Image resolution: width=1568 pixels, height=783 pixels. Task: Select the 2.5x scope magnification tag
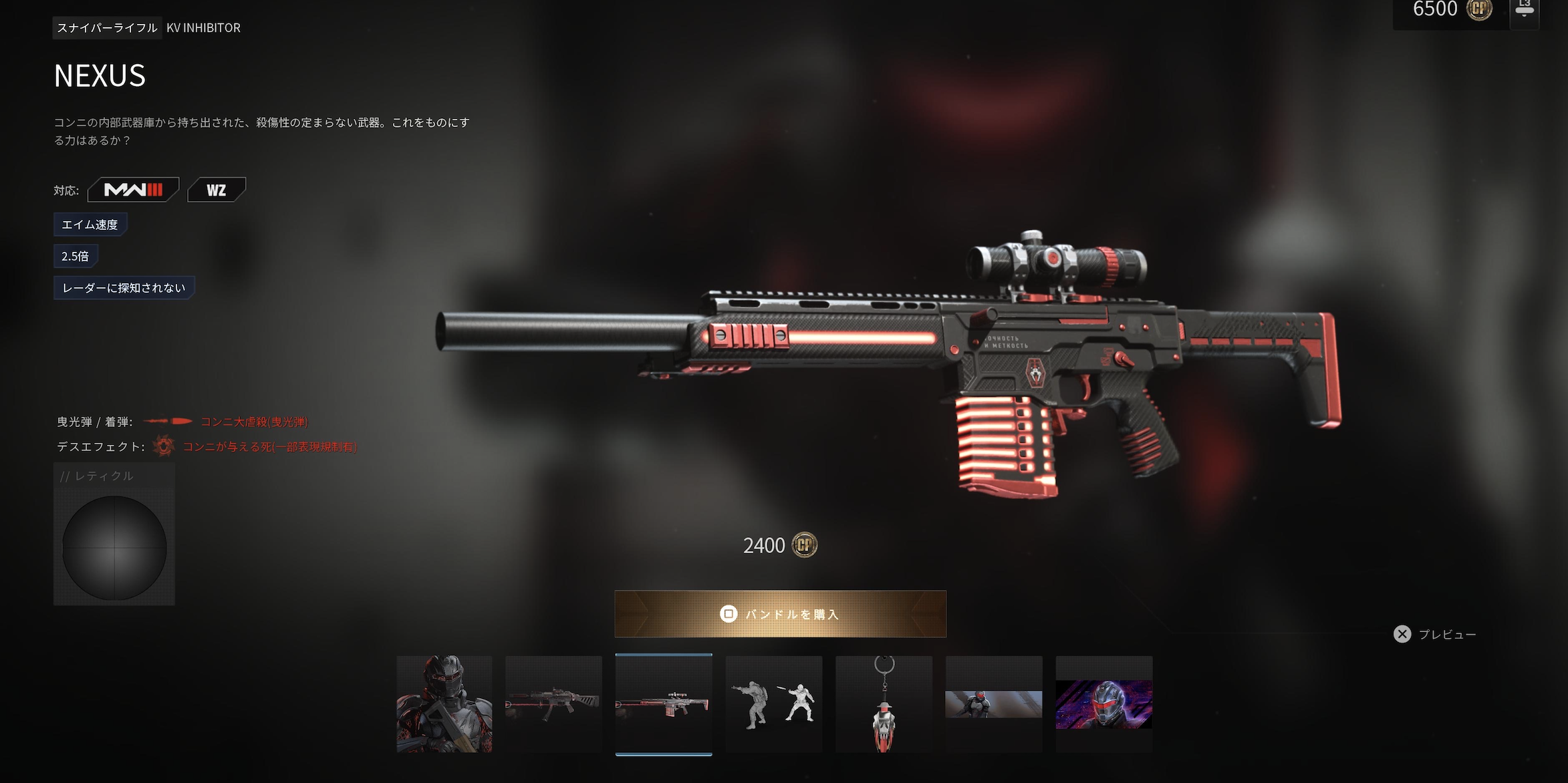pyautogui.click(x=76, y=256)
